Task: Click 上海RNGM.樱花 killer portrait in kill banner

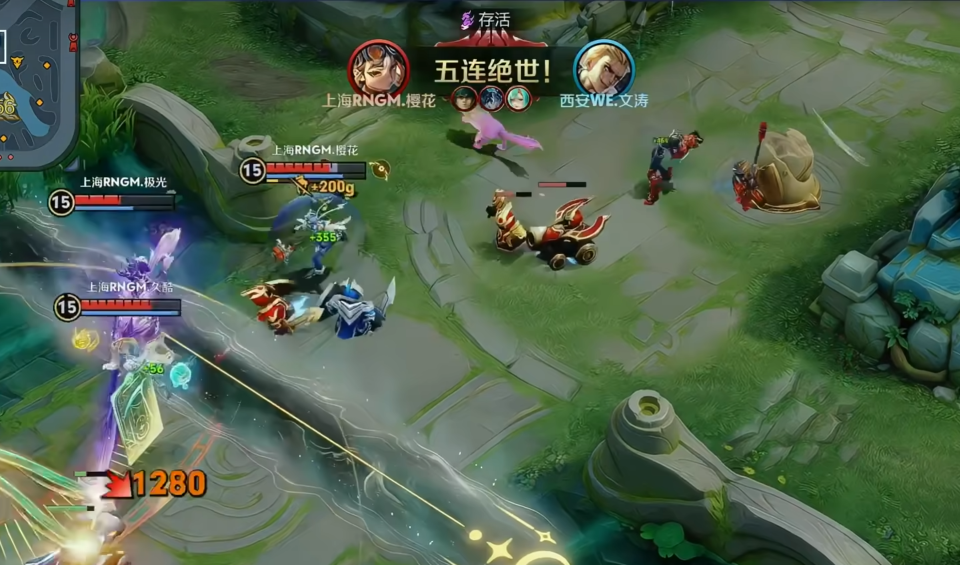Action: pyautogui.click(x=378, y=69)
